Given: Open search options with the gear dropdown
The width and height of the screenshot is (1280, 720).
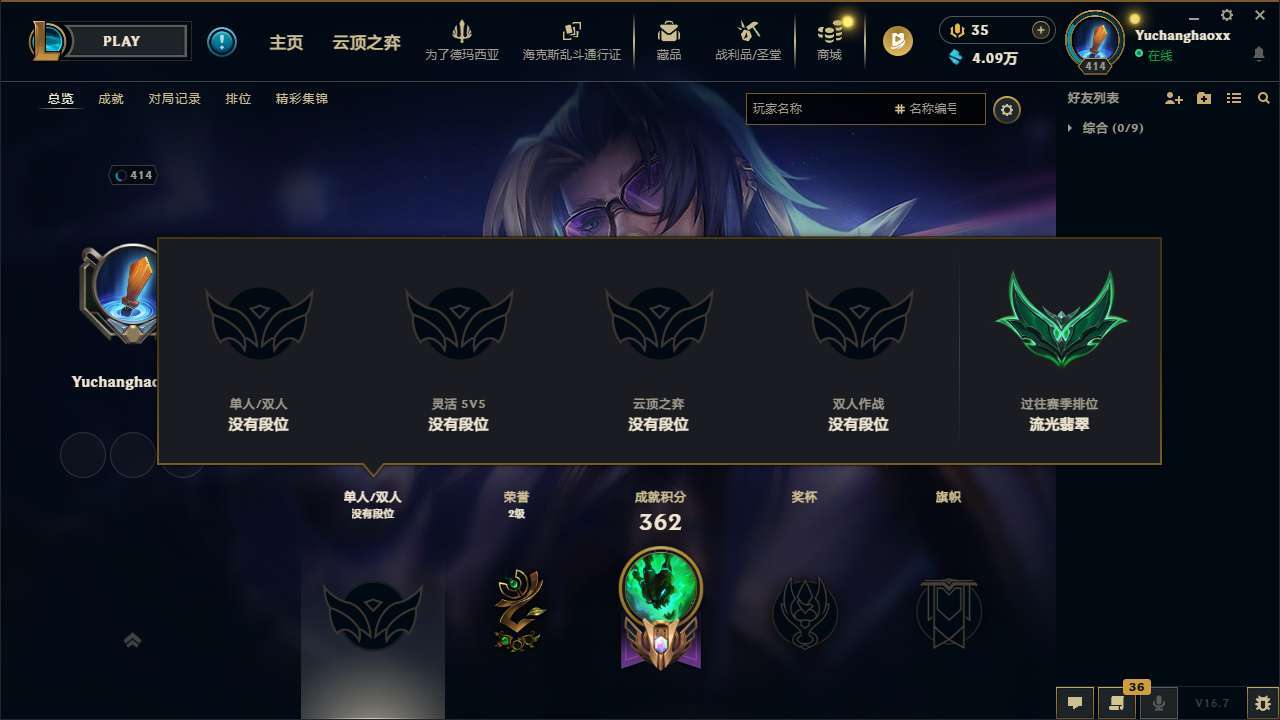Looking at the screenshot, I should pyautogui.click(x=1007, y=110).
